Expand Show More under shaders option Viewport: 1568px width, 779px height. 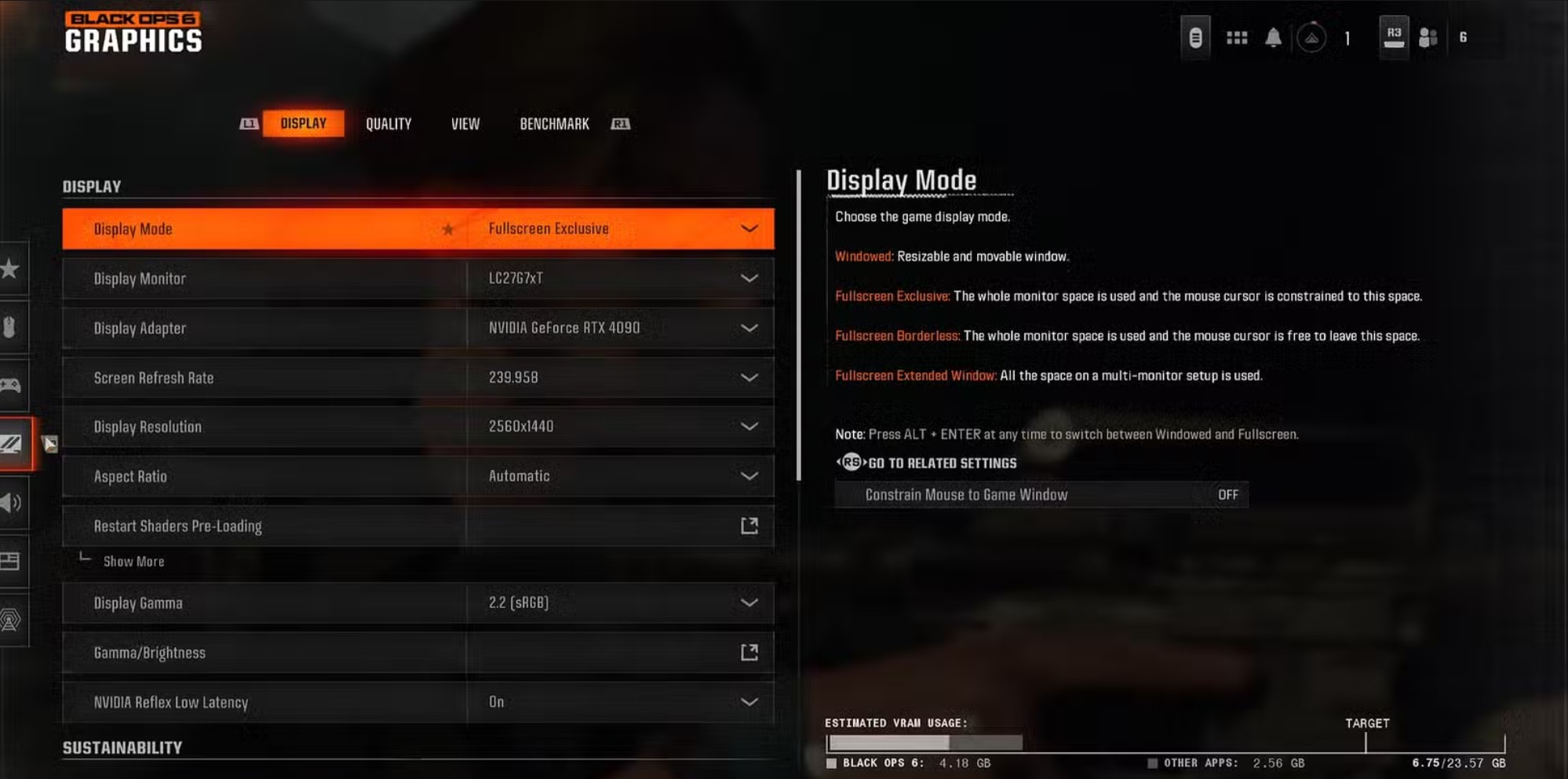click(x=133, y=562)
